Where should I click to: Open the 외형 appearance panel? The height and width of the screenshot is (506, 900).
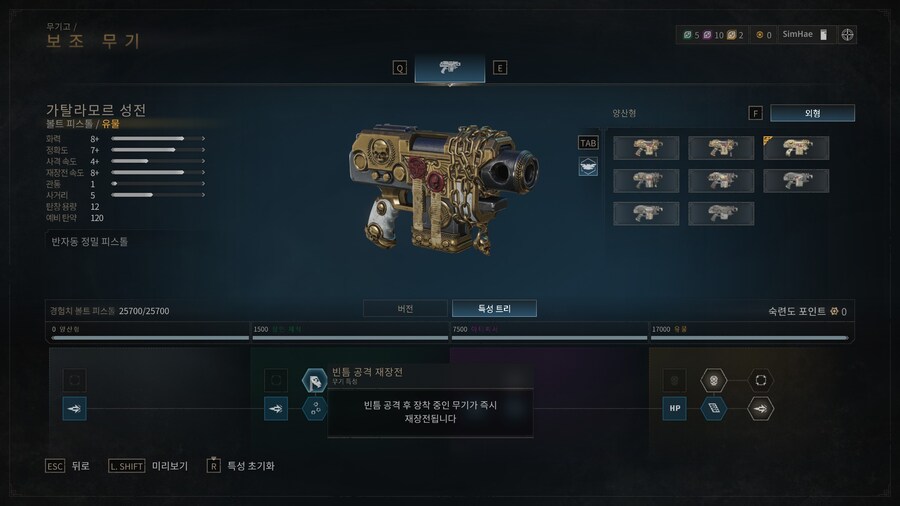click(812, 113)
